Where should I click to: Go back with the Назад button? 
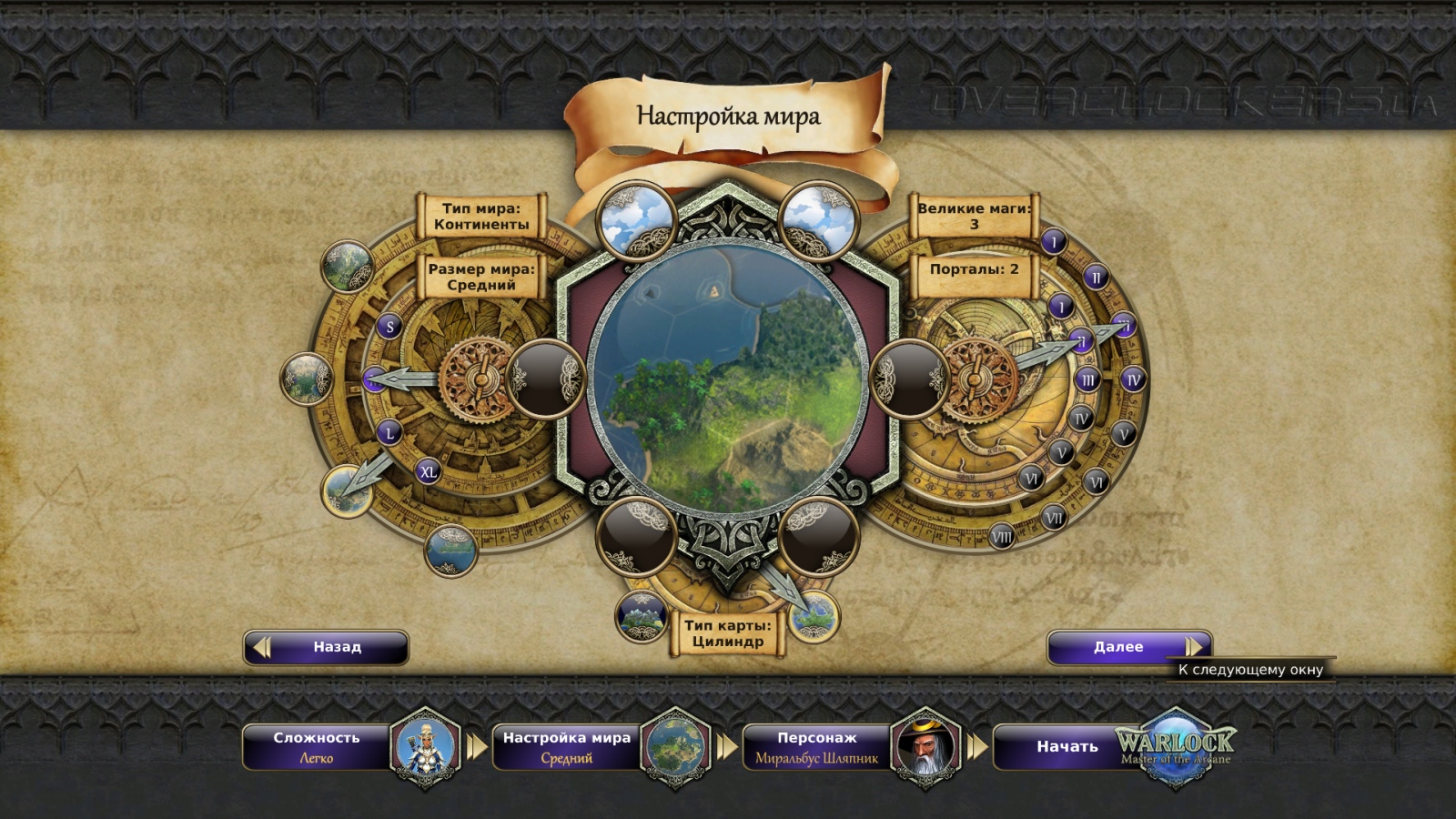[x=326, y=647]
